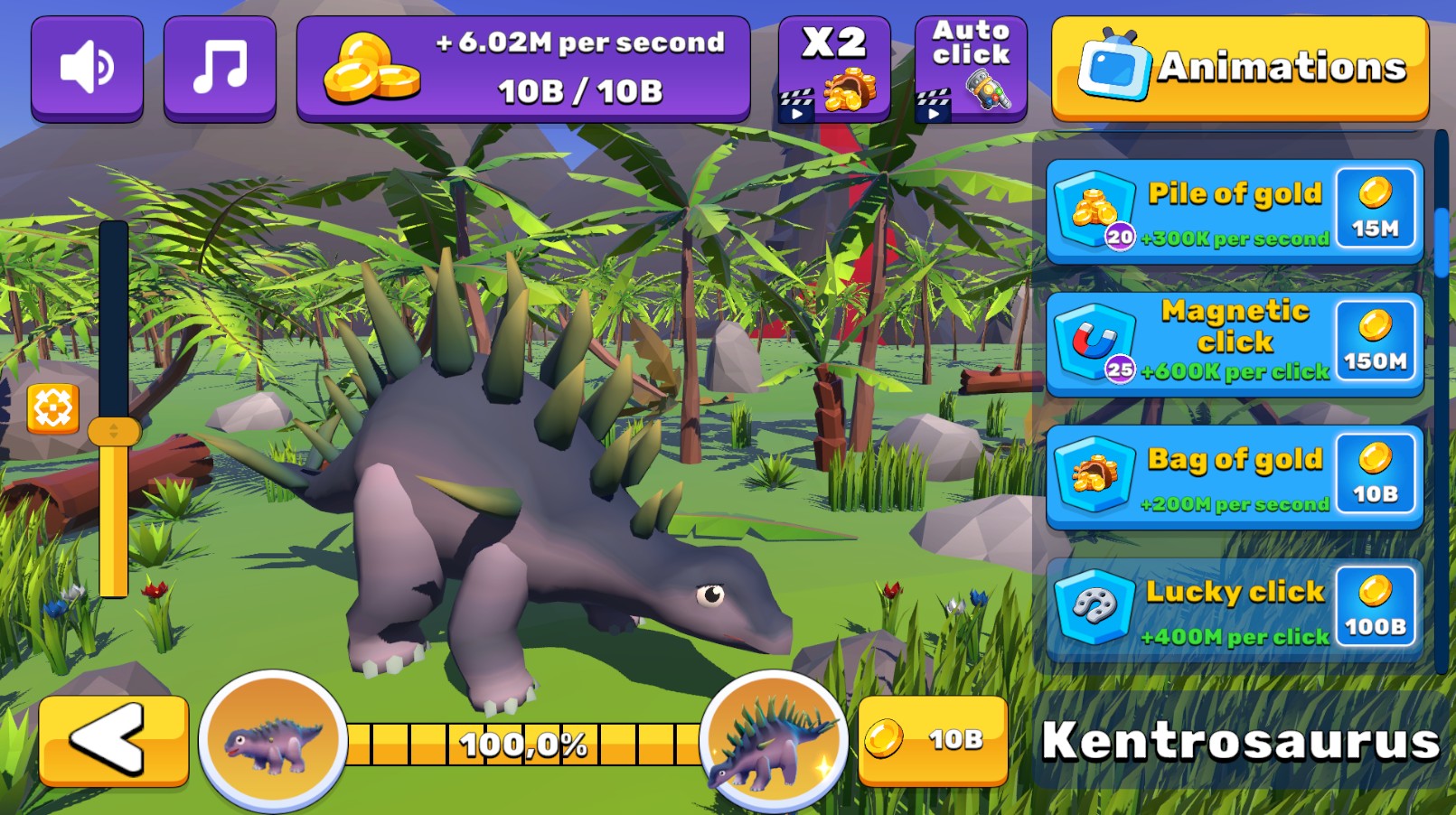Select the Pile of gold coin stack icon
The height and width of the screenshot is (815, 1456).
coord(1094,209)
